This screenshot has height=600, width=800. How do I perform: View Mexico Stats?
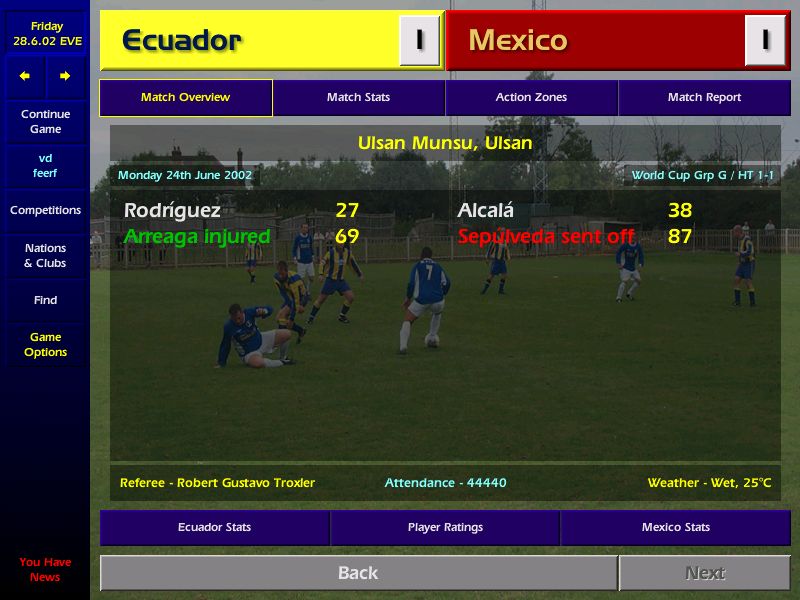click(x=675, y=527)
